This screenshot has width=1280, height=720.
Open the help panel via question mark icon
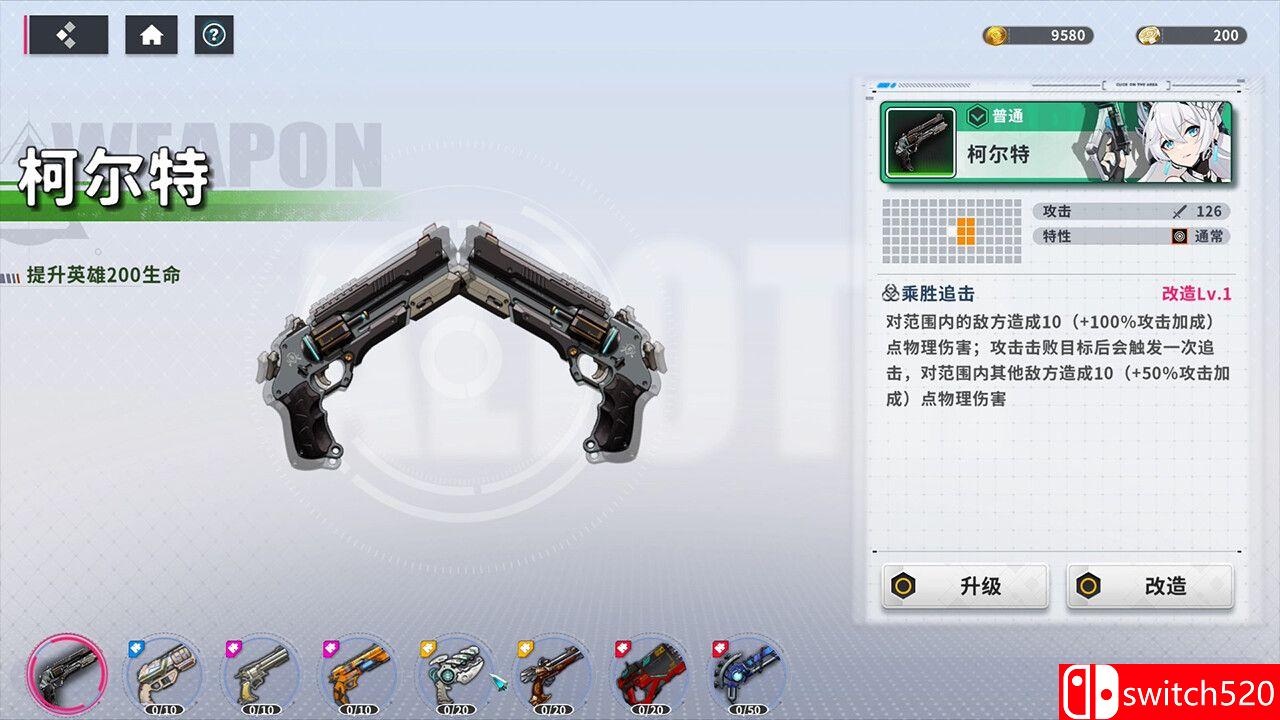(x=213, y=36)
